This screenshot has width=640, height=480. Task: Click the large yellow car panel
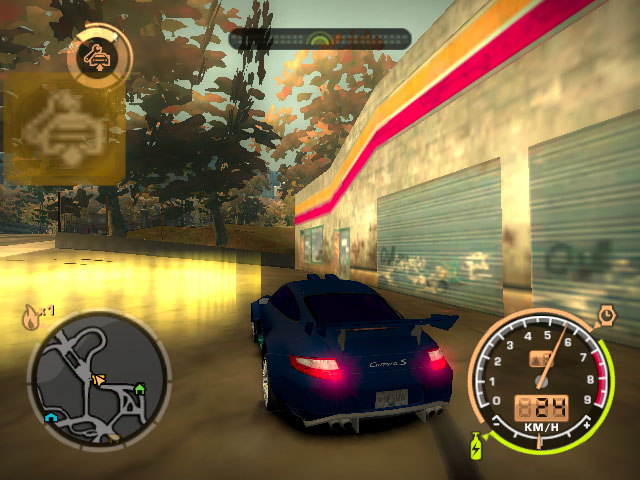pos(64,132)
